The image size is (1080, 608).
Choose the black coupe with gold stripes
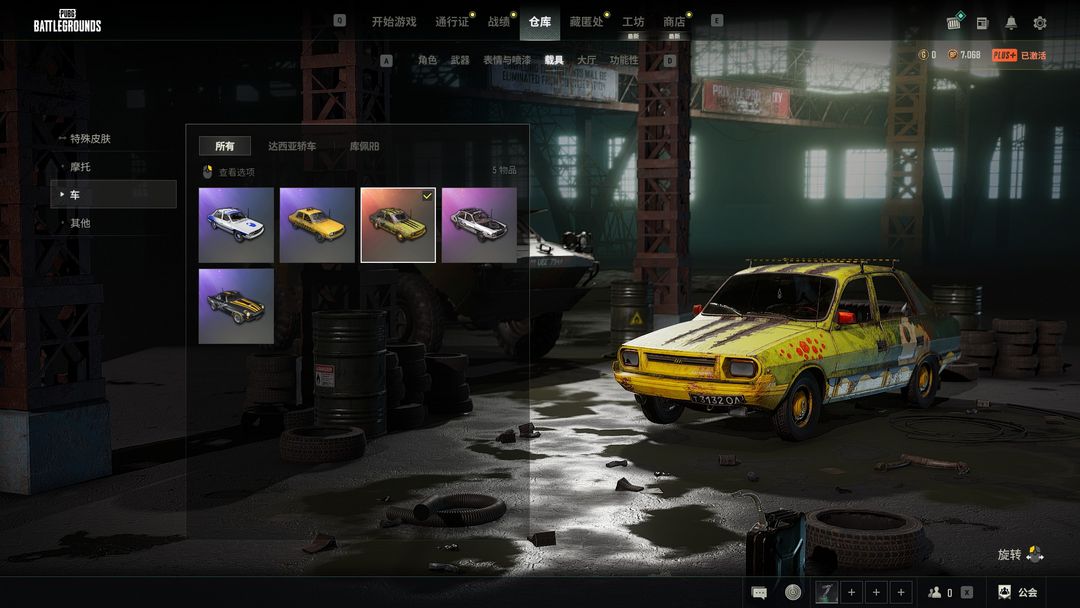point(236,305)
